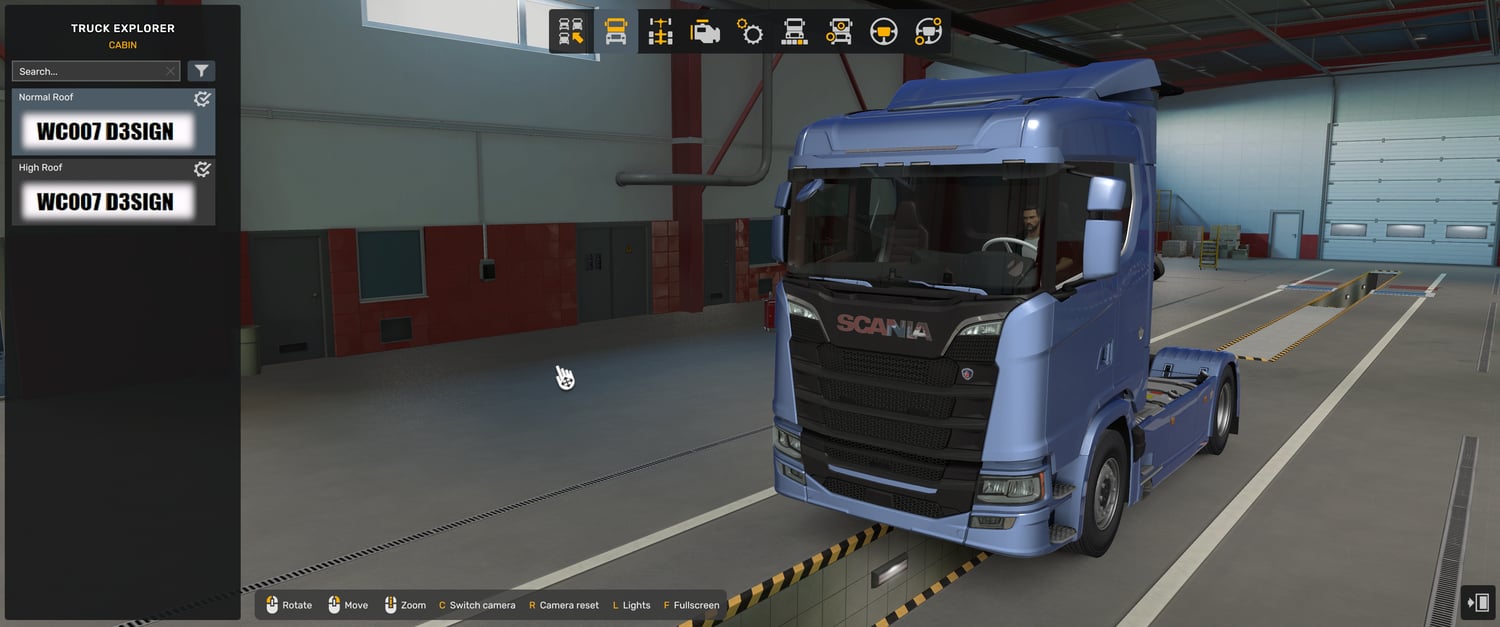Image resolution: width=1500 pixels, height=627 pixels.
Task: Switch to the chassis category tab
Action: 661,32
